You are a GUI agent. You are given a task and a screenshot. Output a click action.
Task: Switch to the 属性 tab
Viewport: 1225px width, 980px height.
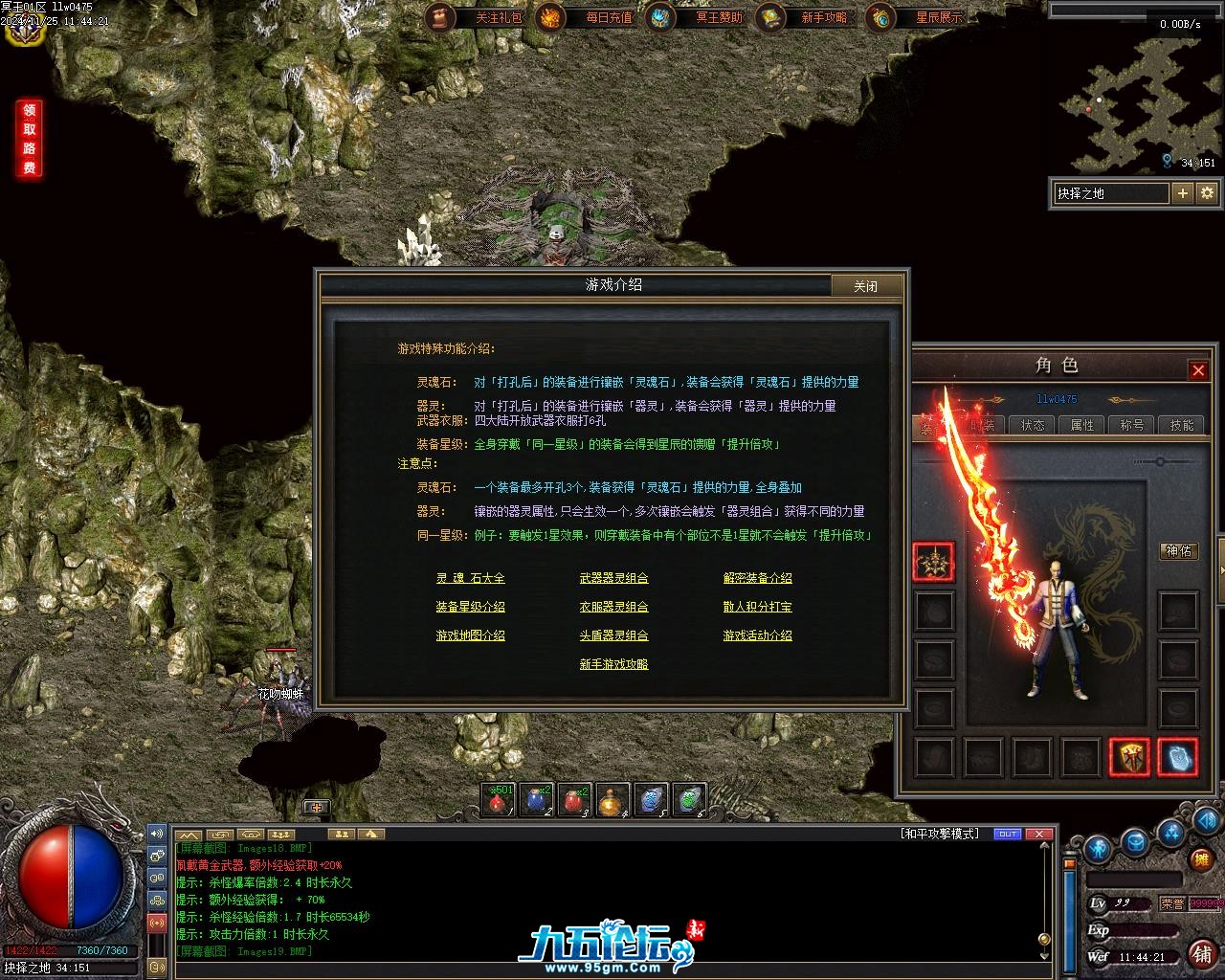pyautogui.click(x=1082, y=425)
